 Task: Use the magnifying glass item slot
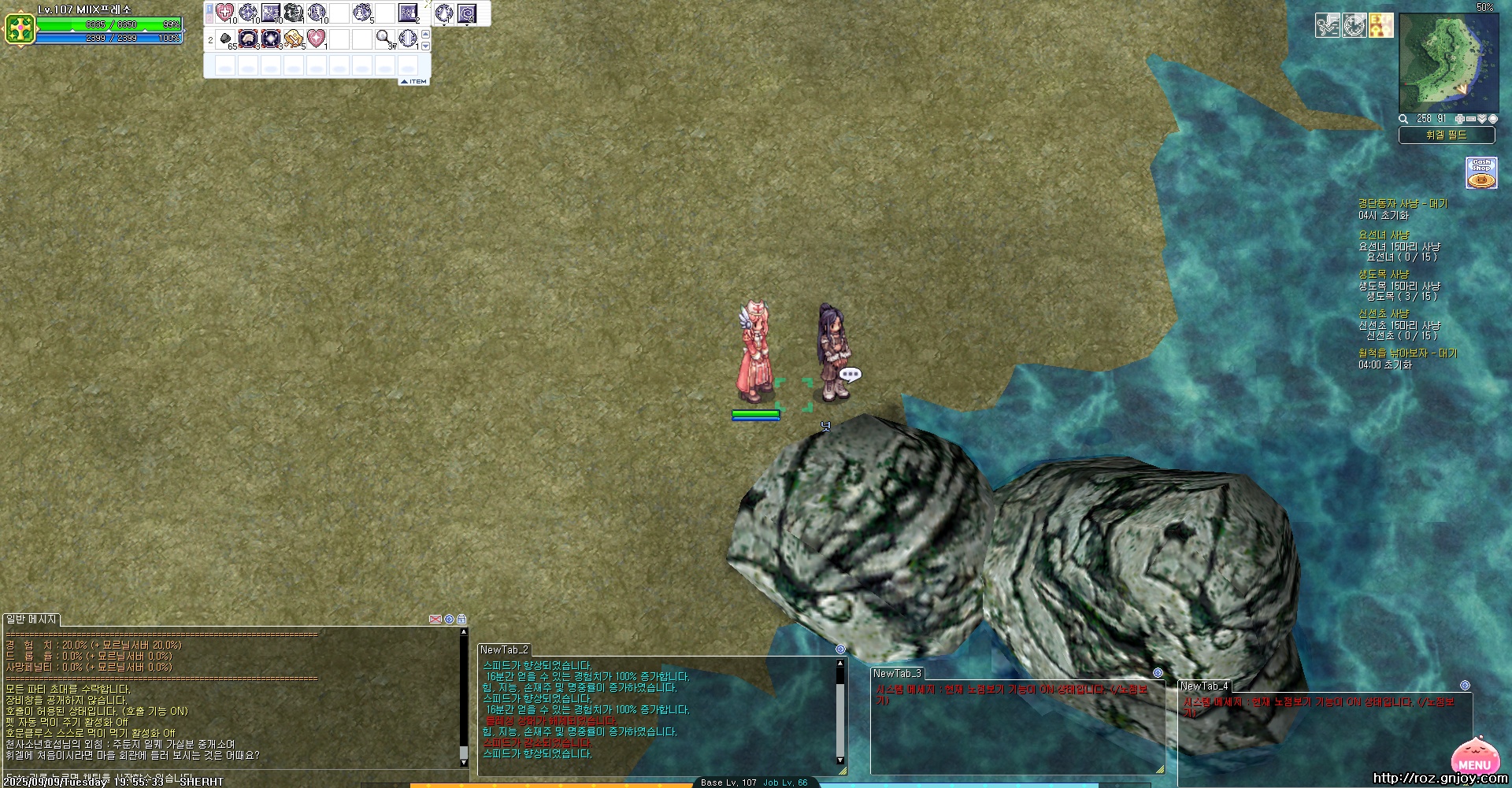(x=384, y=38)
